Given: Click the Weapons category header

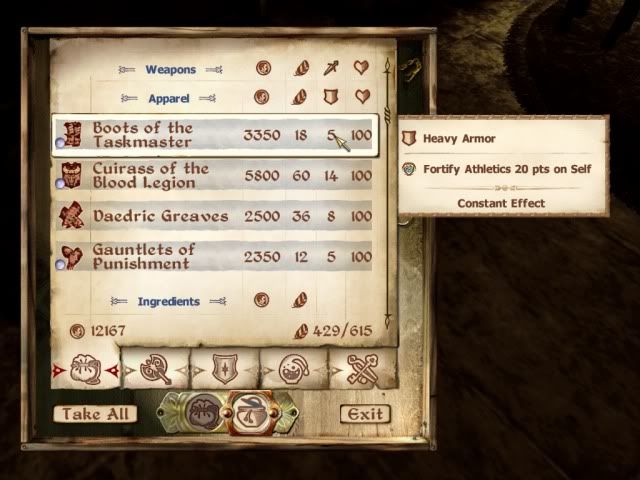Looking at the screenshot, I should pos(170,70).
